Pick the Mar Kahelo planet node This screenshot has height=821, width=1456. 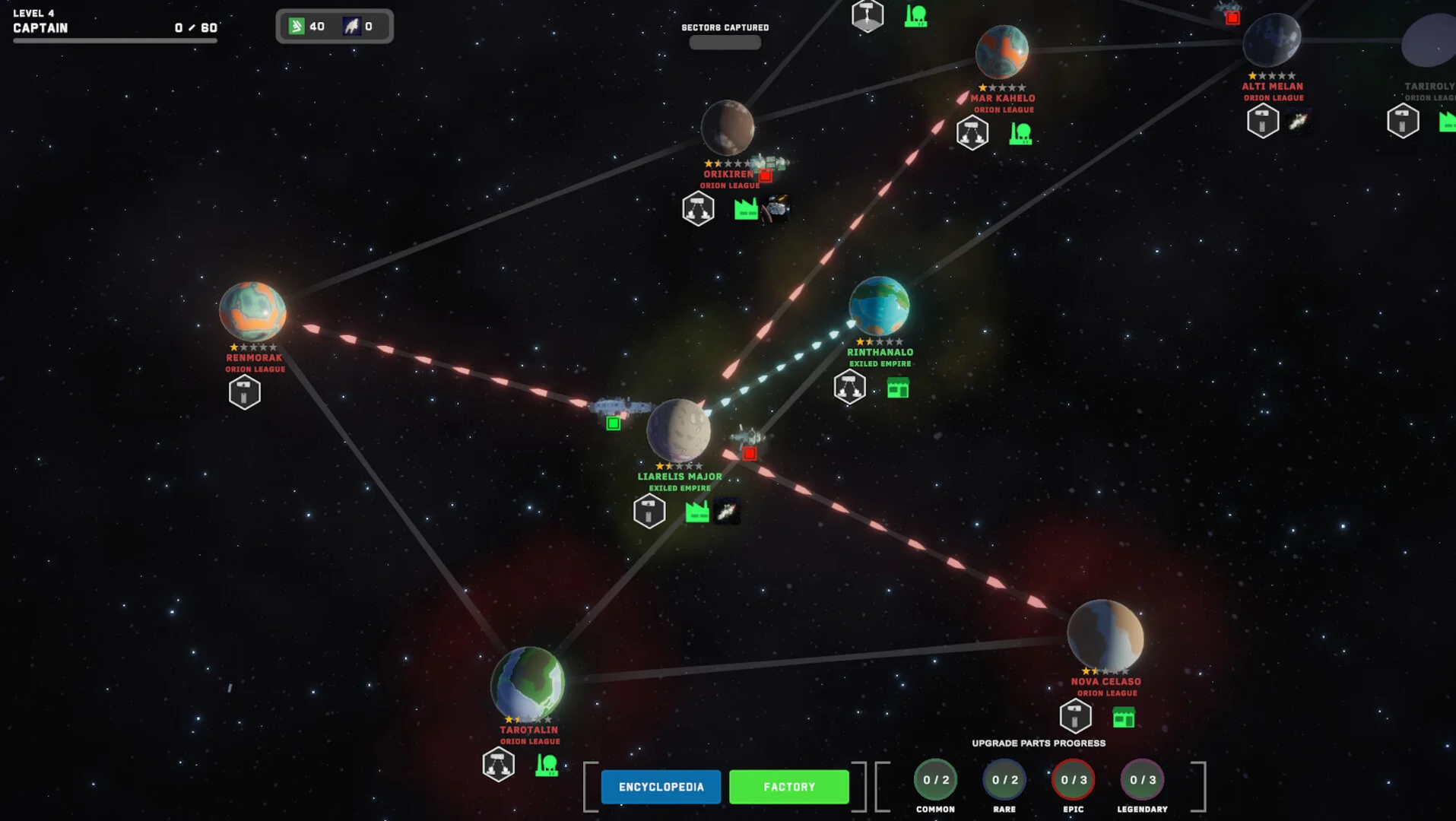[1001, 52]
